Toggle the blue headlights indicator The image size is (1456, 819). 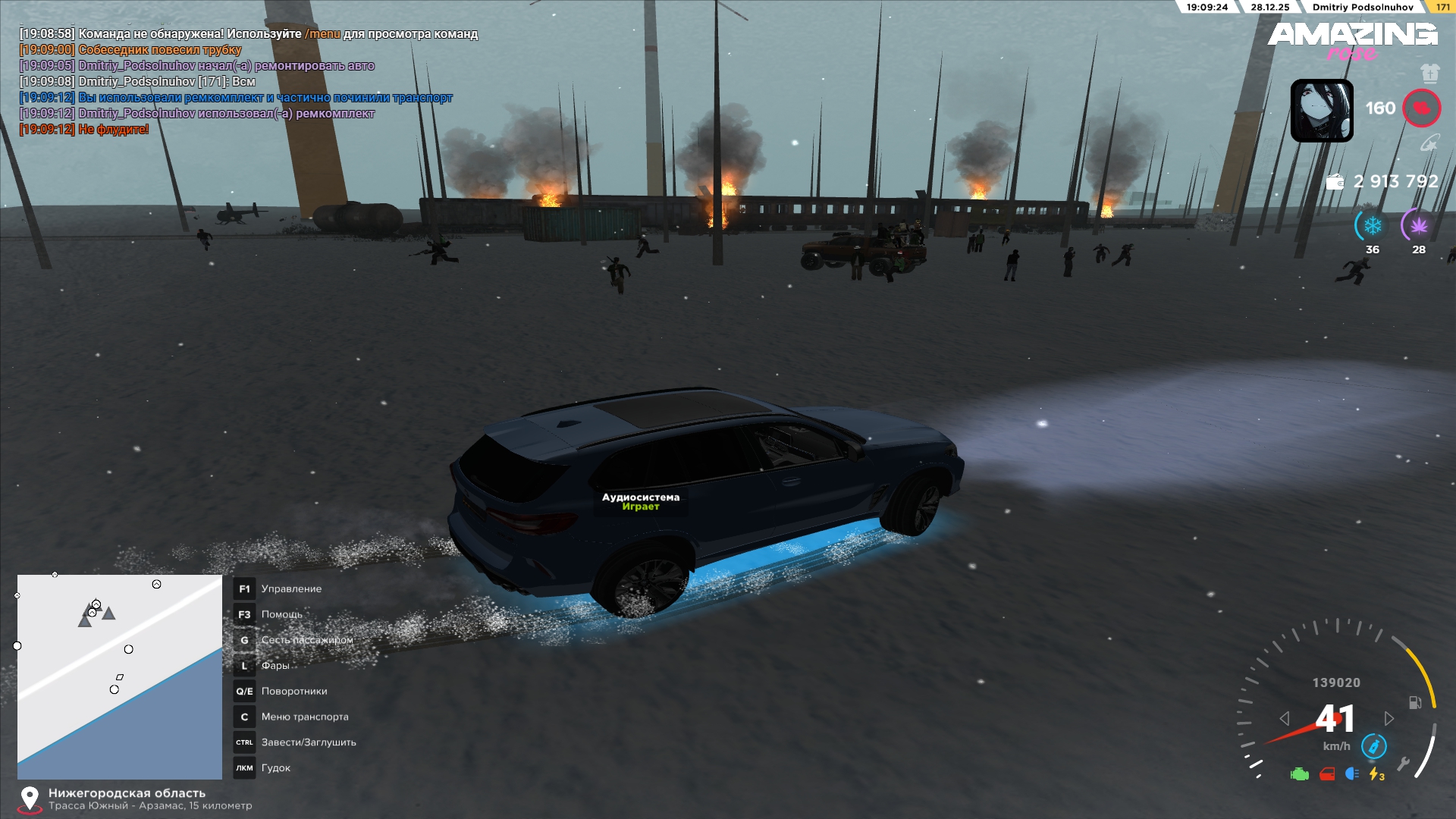point(1352,774)
